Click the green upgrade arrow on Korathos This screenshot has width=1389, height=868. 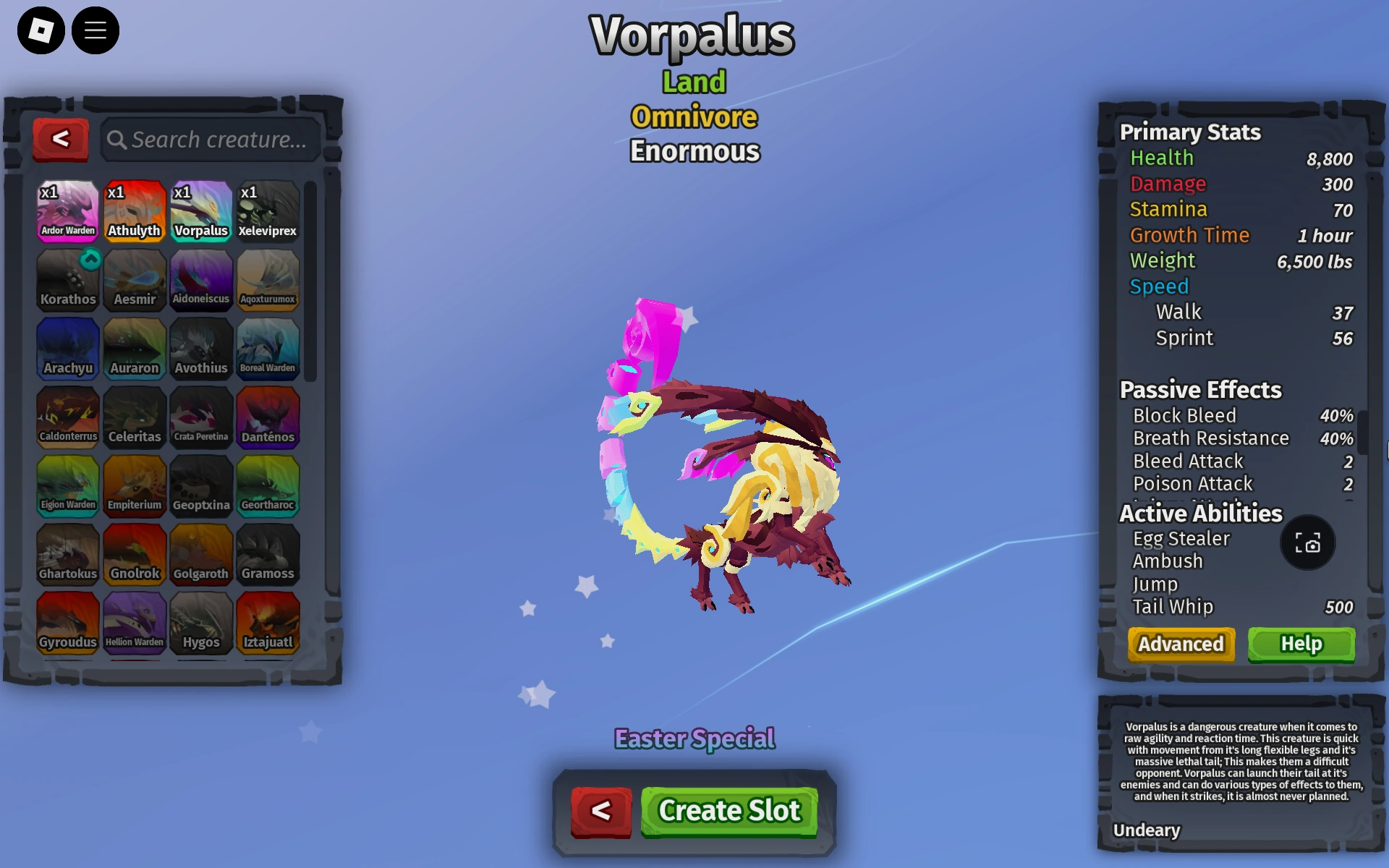point(88,259)
